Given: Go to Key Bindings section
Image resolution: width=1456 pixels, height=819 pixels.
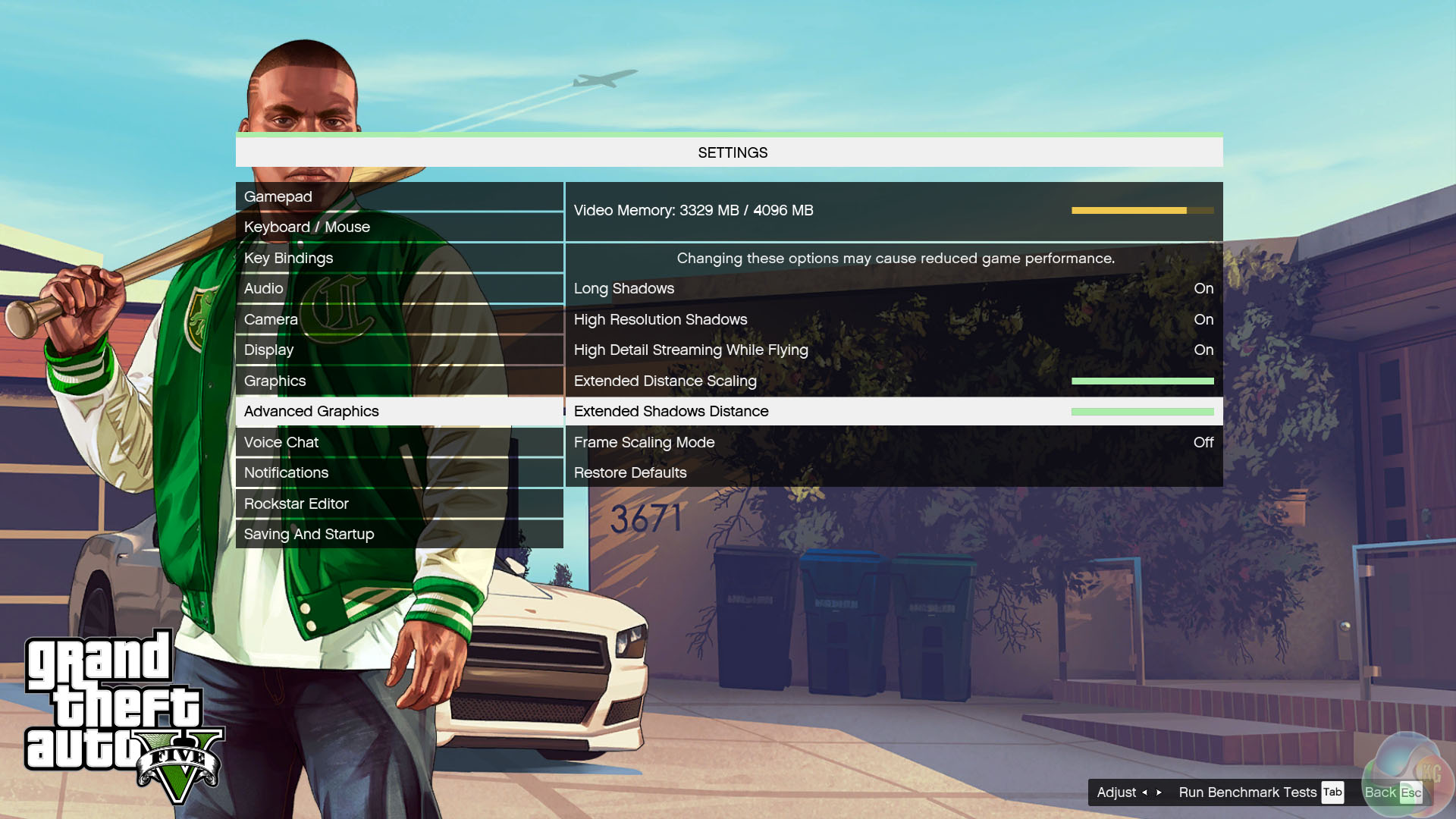Looking at the screenshot, I should (399, 259).
